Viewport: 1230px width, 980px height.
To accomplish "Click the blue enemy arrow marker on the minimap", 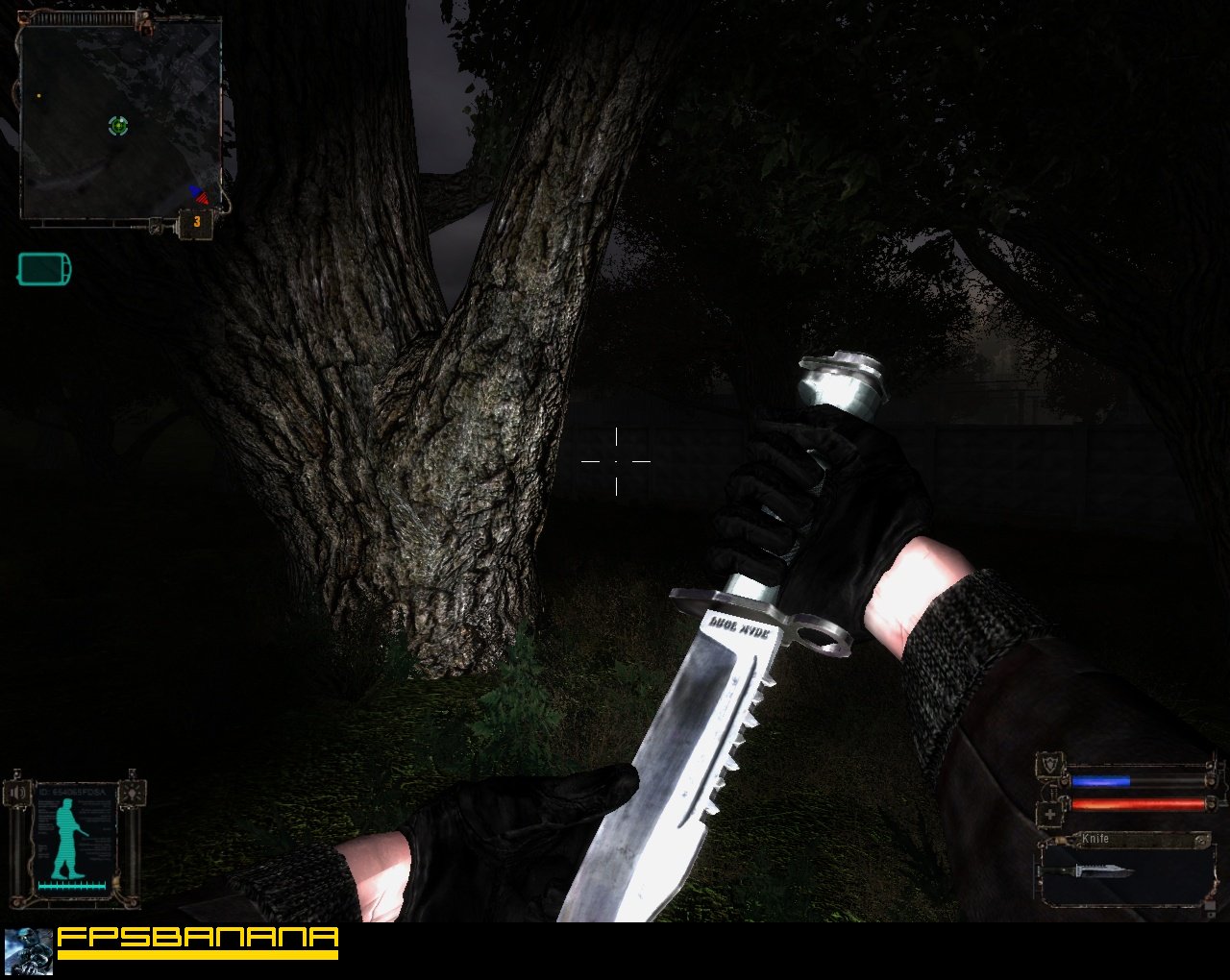I will click(x=192, y=189).
